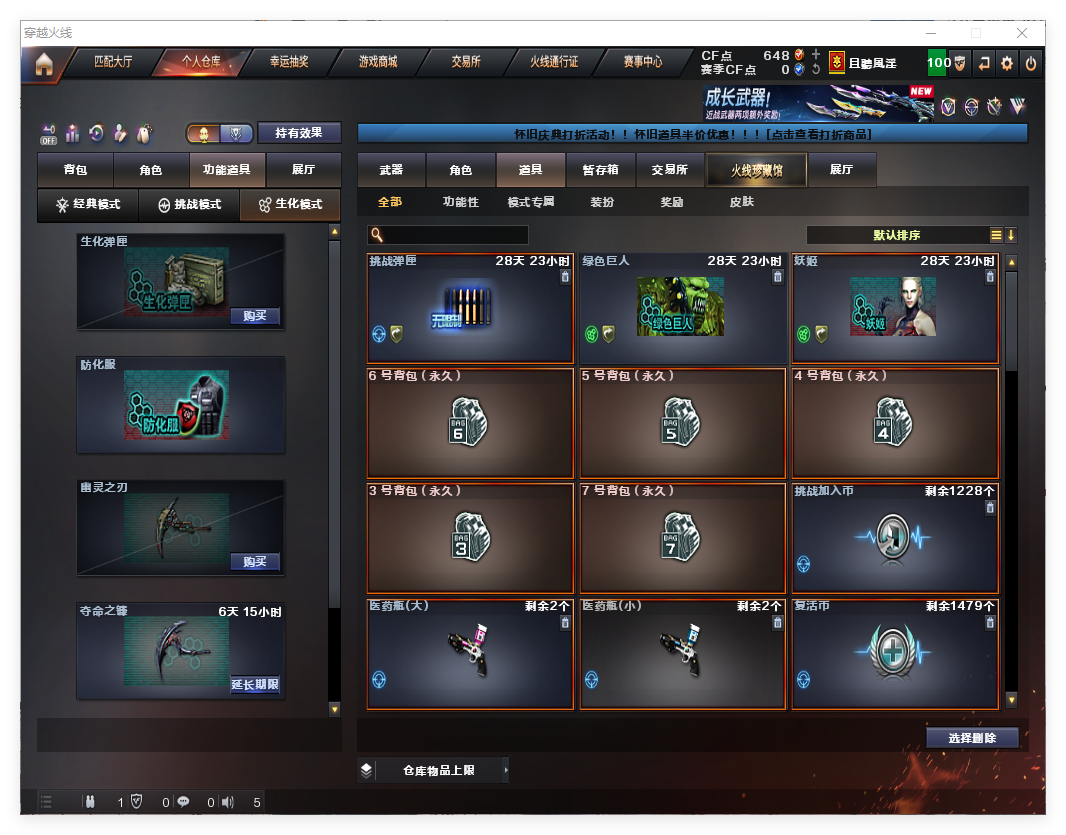
Task: Go to the home lobby icon
Action: (43, 65)
